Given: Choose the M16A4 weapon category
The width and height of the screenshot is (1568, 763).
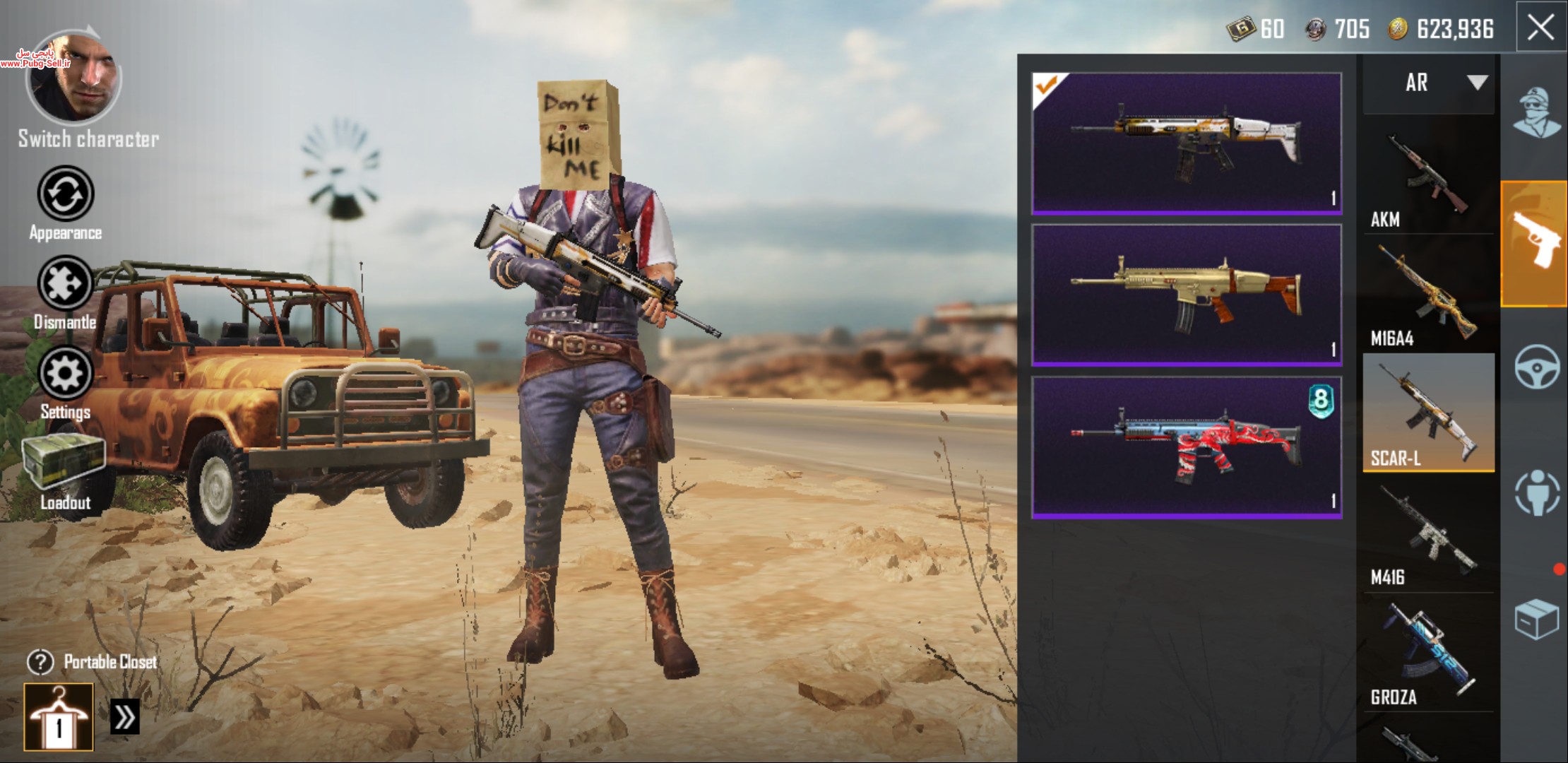Looking at the screenshot, I should tap(1428, 295).
